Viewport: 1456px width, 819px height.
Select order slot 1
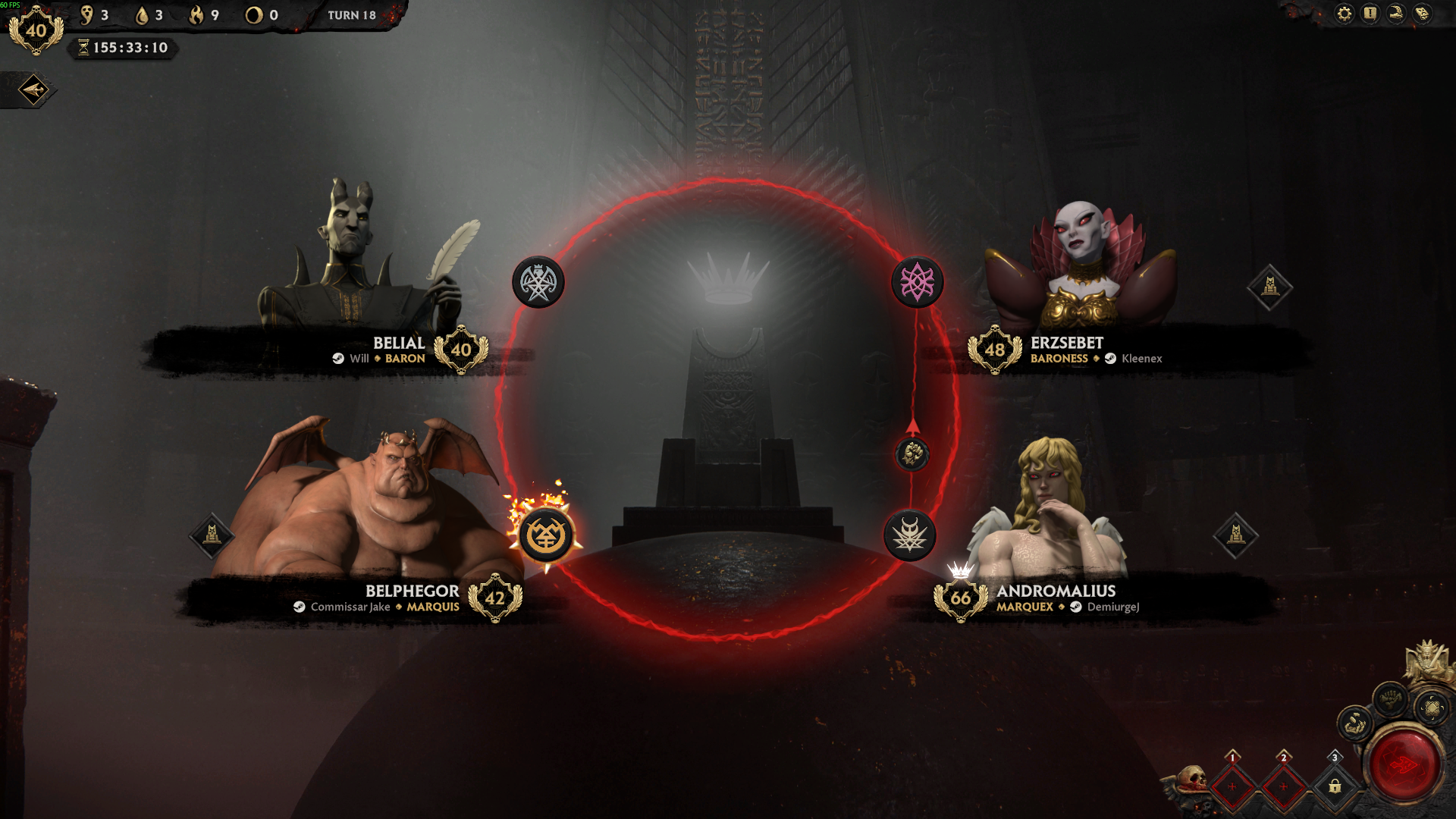tap(1232, 786)
